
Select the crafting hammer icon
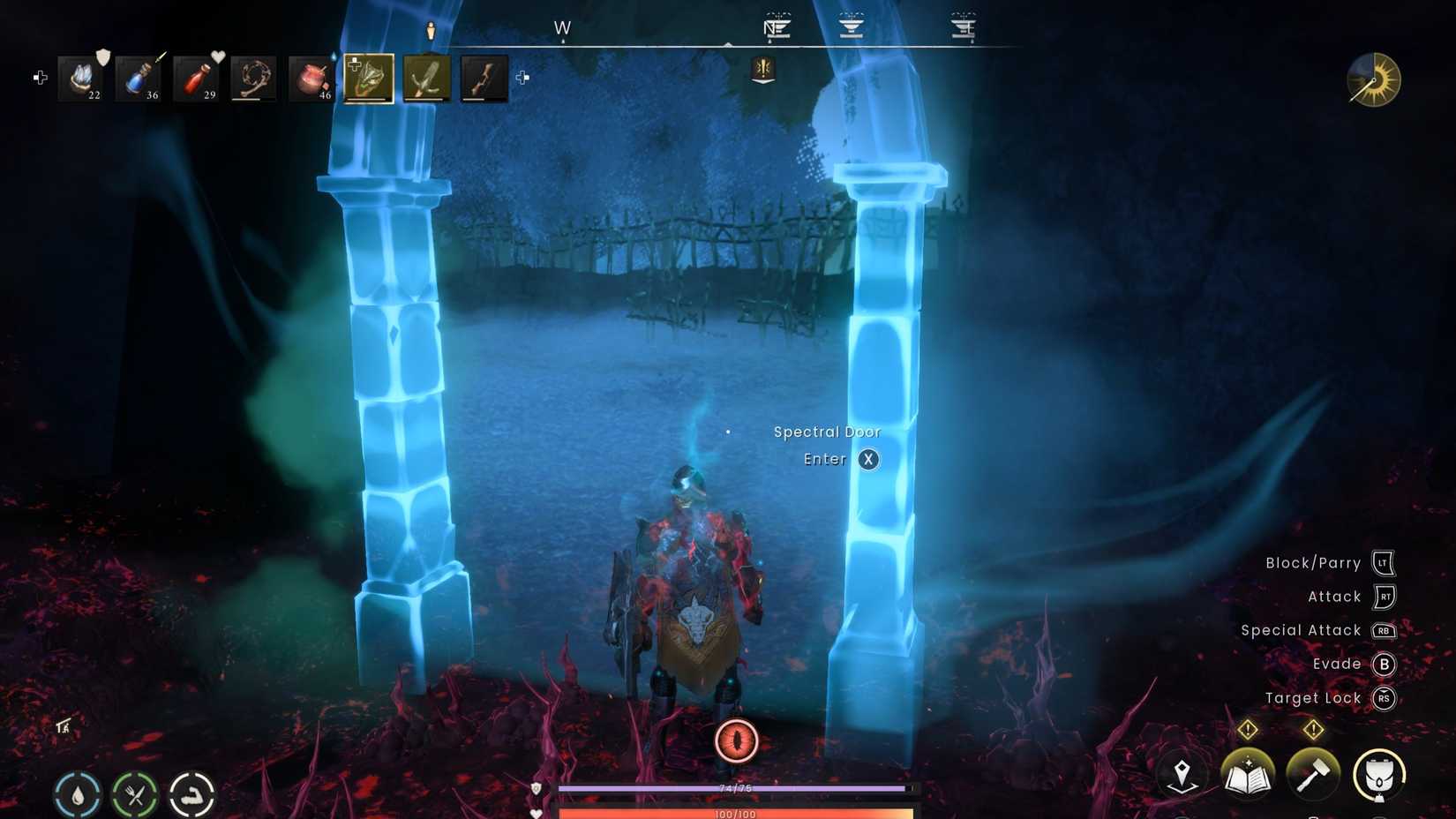[x=1312, y=775]
